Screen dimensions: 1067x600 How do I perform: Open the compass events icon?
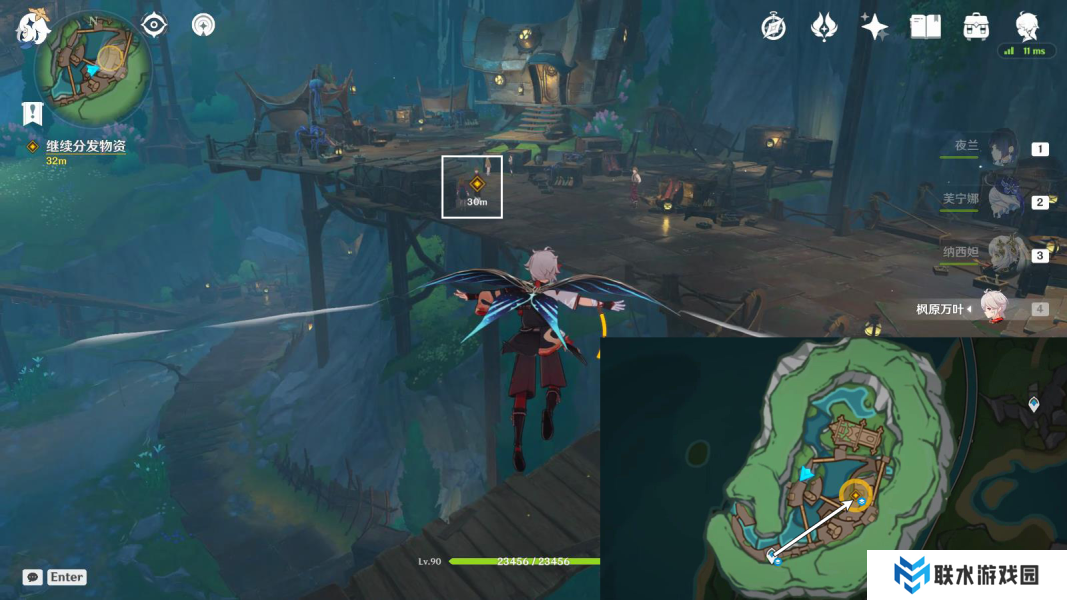(x=773, y=27)
